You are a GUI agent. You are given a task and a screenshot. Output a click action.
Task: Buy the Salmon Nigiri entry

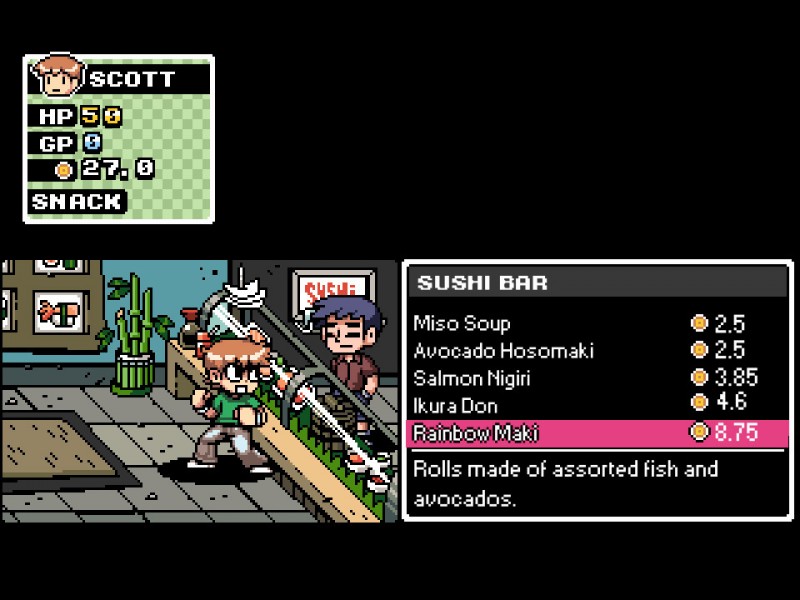(x=472, y=379)
